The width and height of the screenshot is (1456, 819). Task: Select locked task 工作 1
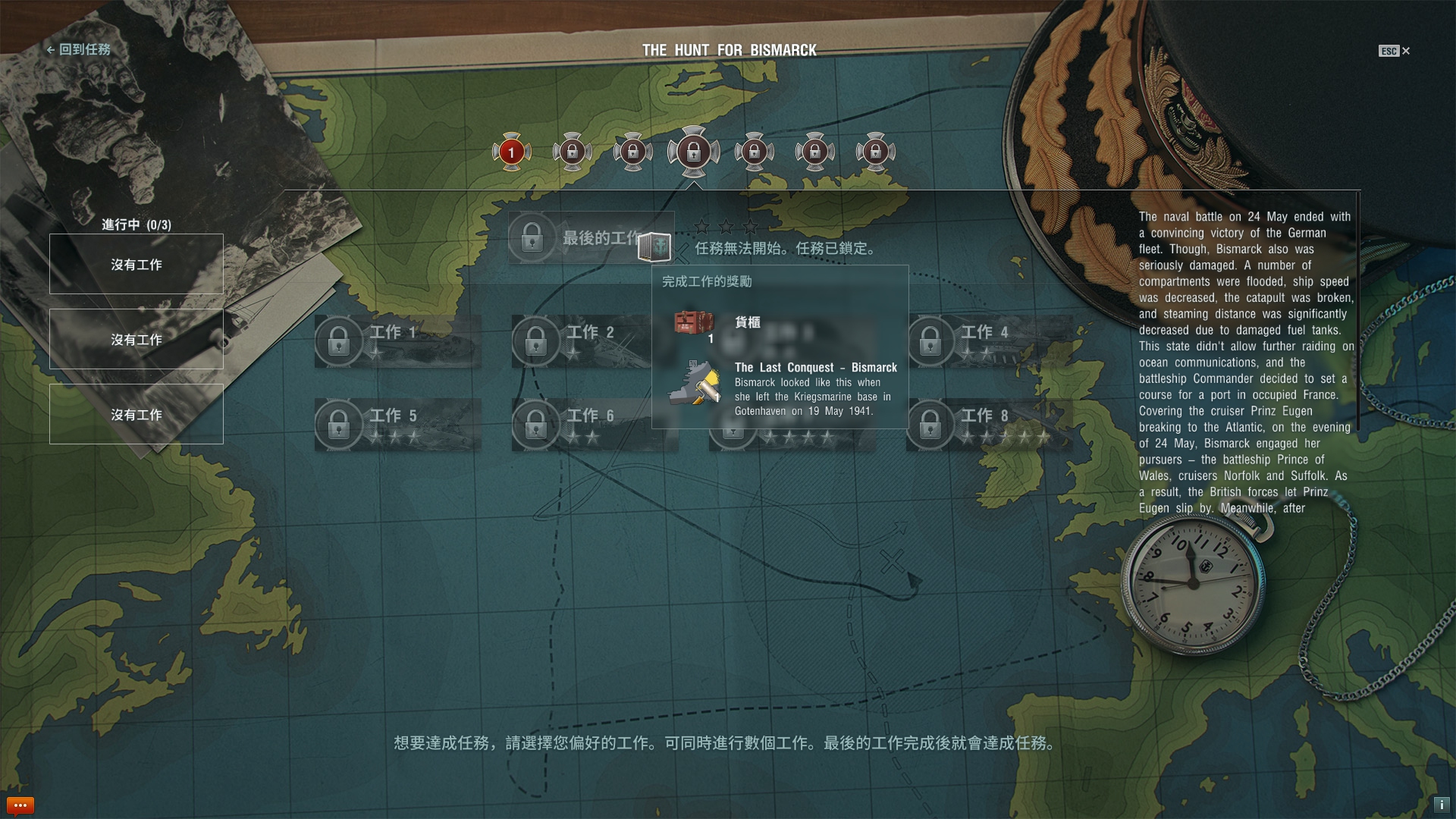click(397, 341)
